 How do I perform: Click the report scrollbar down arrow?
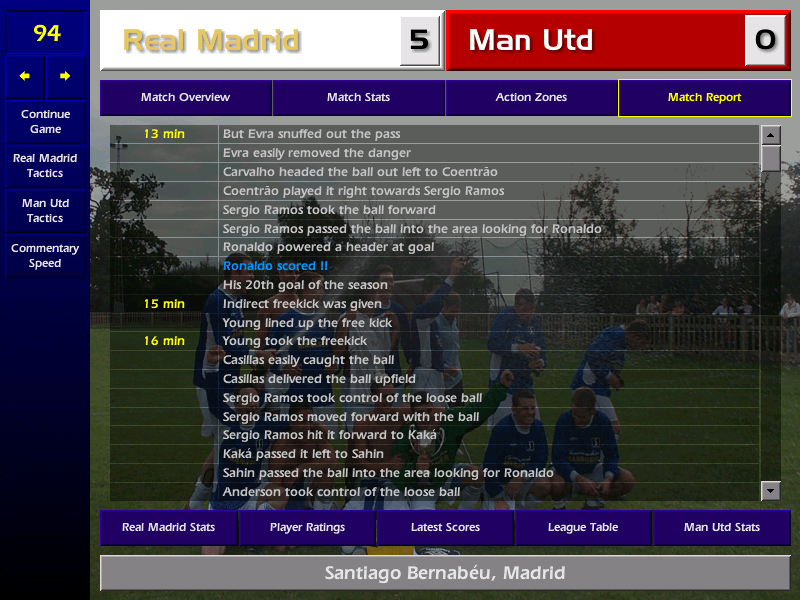coord(770,490)
